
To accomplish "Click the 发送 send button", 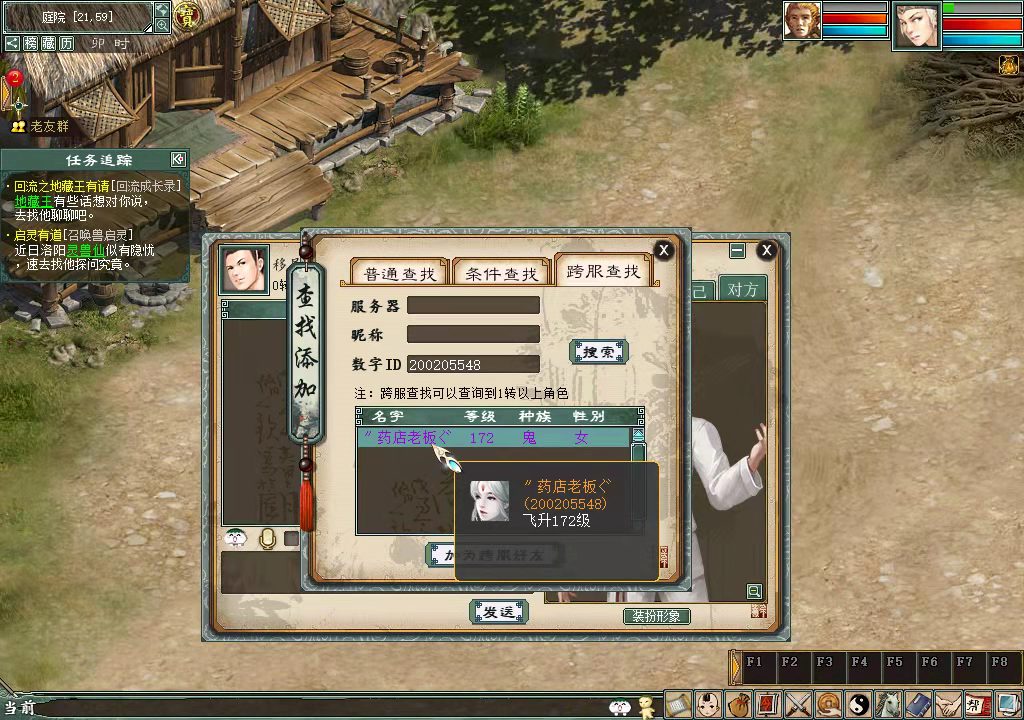I will coord(498,611).
